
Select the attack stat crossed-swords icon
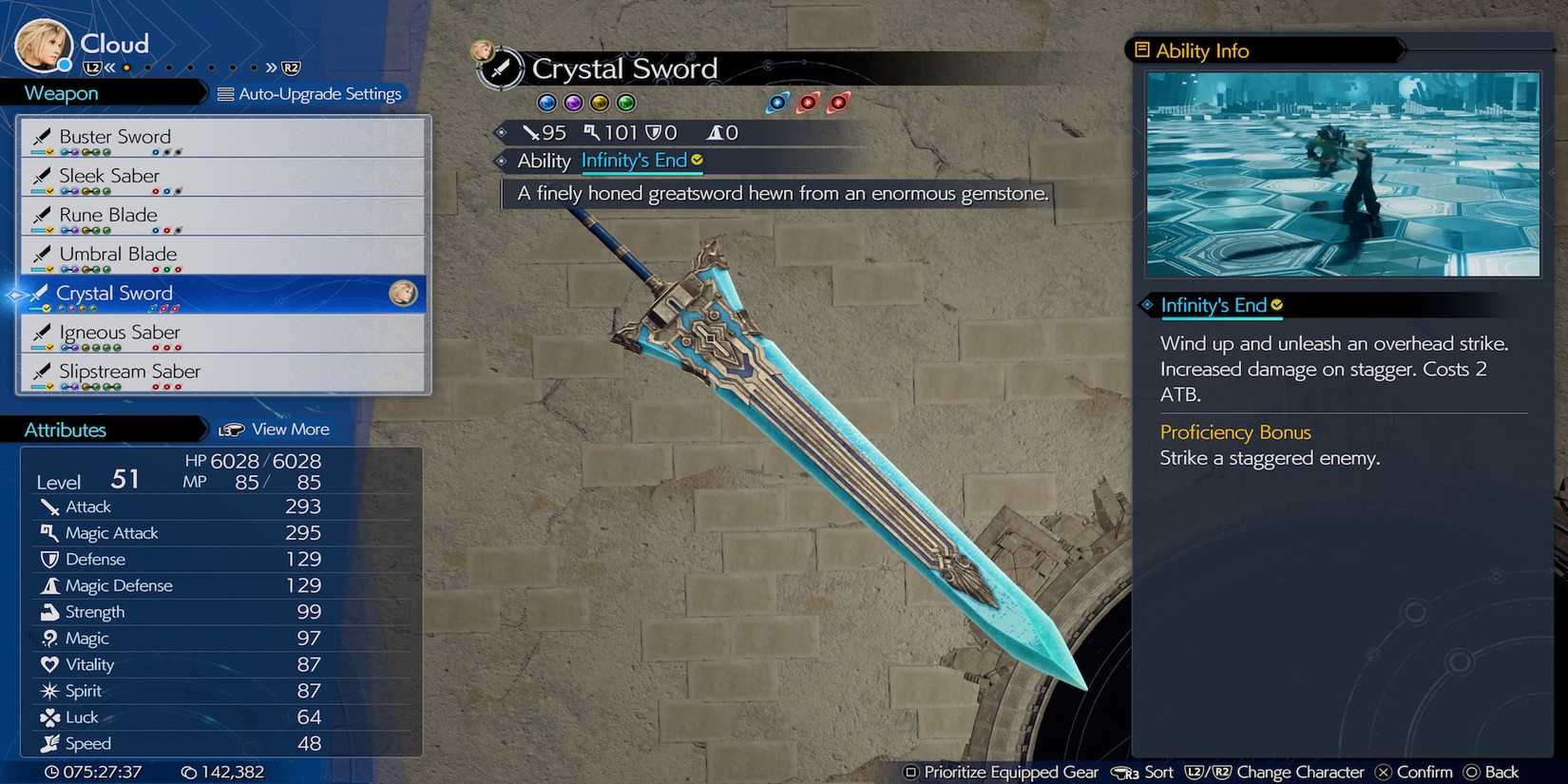pyautogui.click(x=51, y=507)
